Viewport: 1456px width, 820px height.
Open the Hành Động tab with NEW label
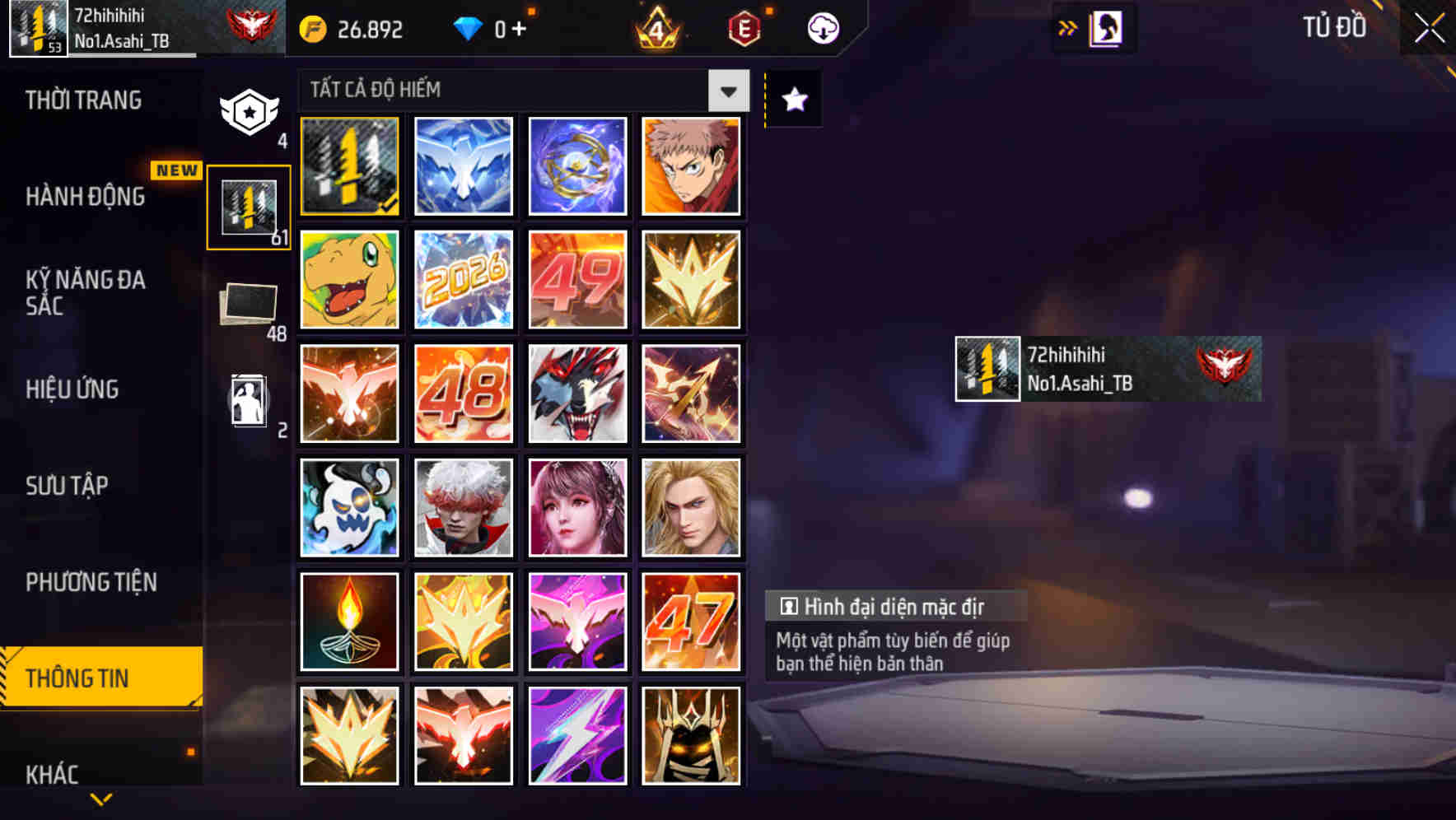[x=86, y=197]
